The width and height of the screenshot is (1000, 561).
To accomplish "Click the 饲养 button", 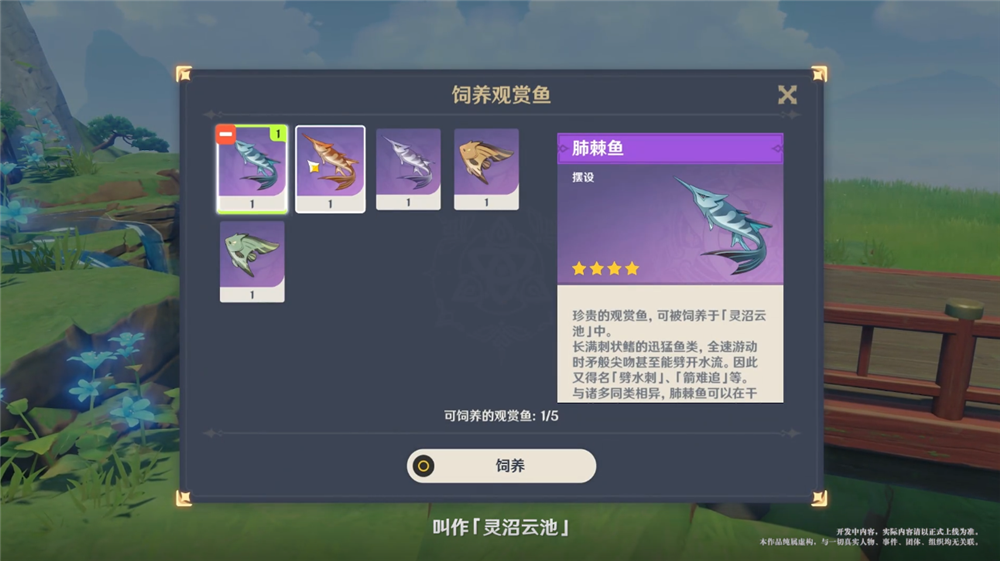I will point(501,466).
